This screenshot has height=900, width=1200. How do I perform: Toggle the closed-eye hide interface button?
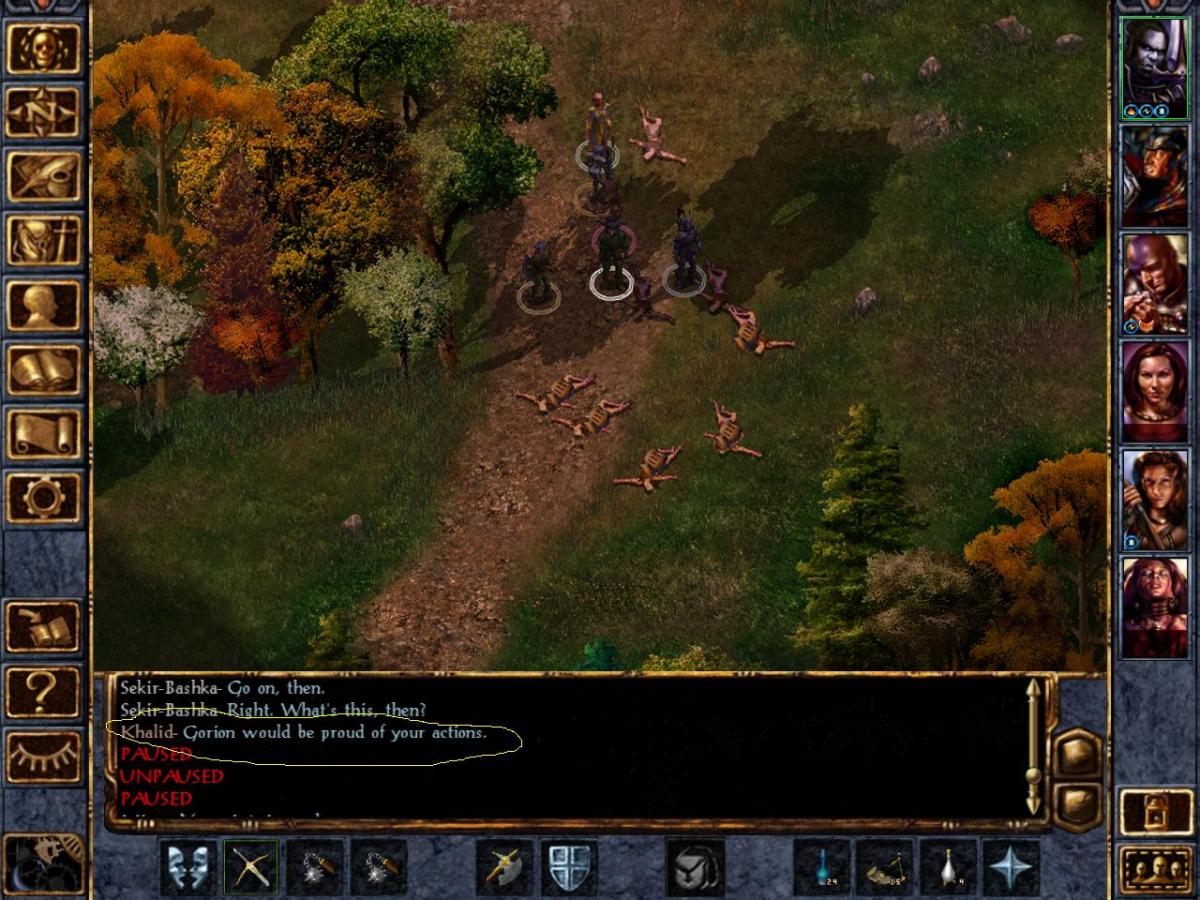[43, 757]
